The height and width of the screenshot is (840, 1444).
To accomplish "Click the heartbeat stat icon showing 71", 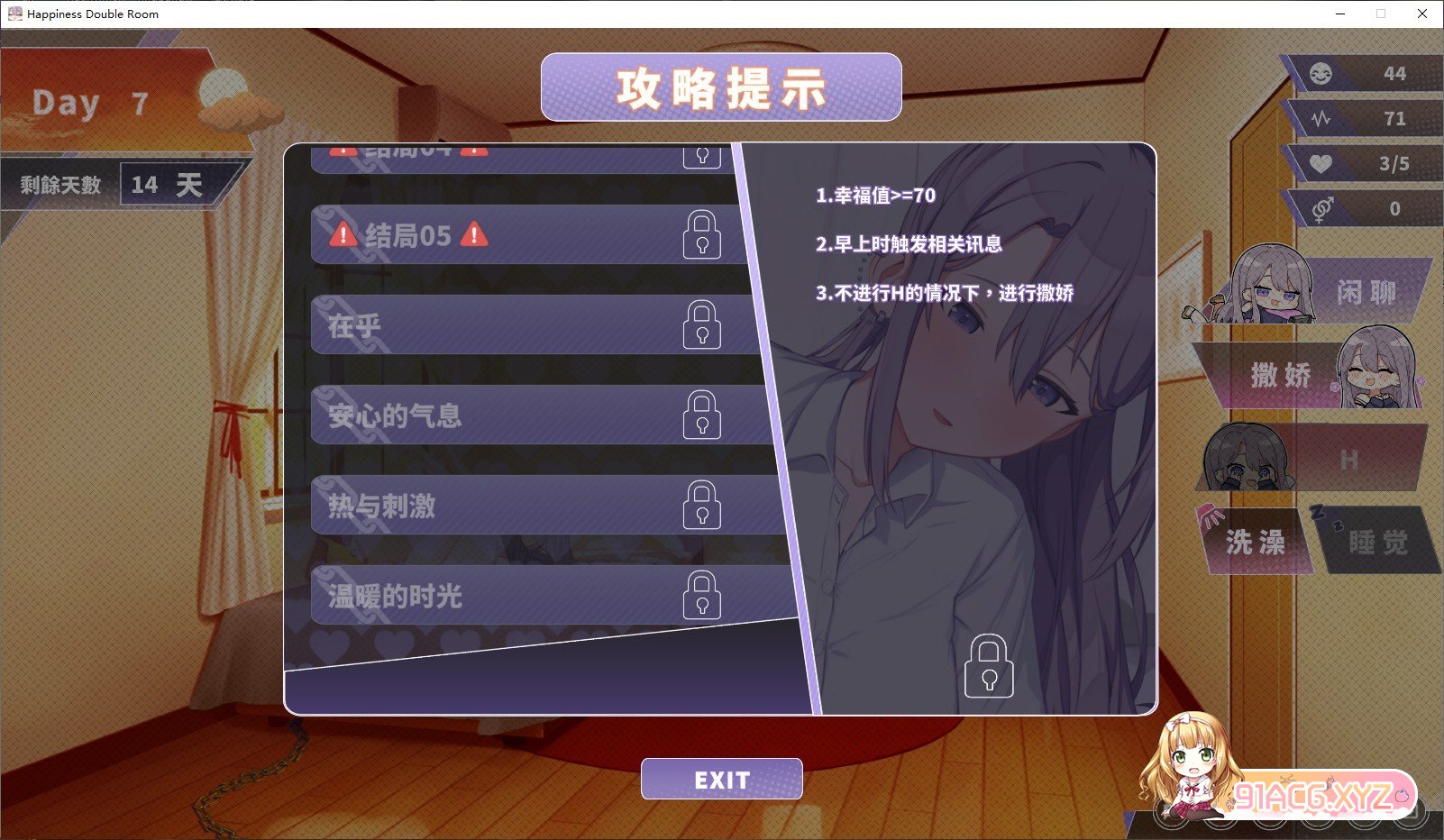I will [1320, 118].
